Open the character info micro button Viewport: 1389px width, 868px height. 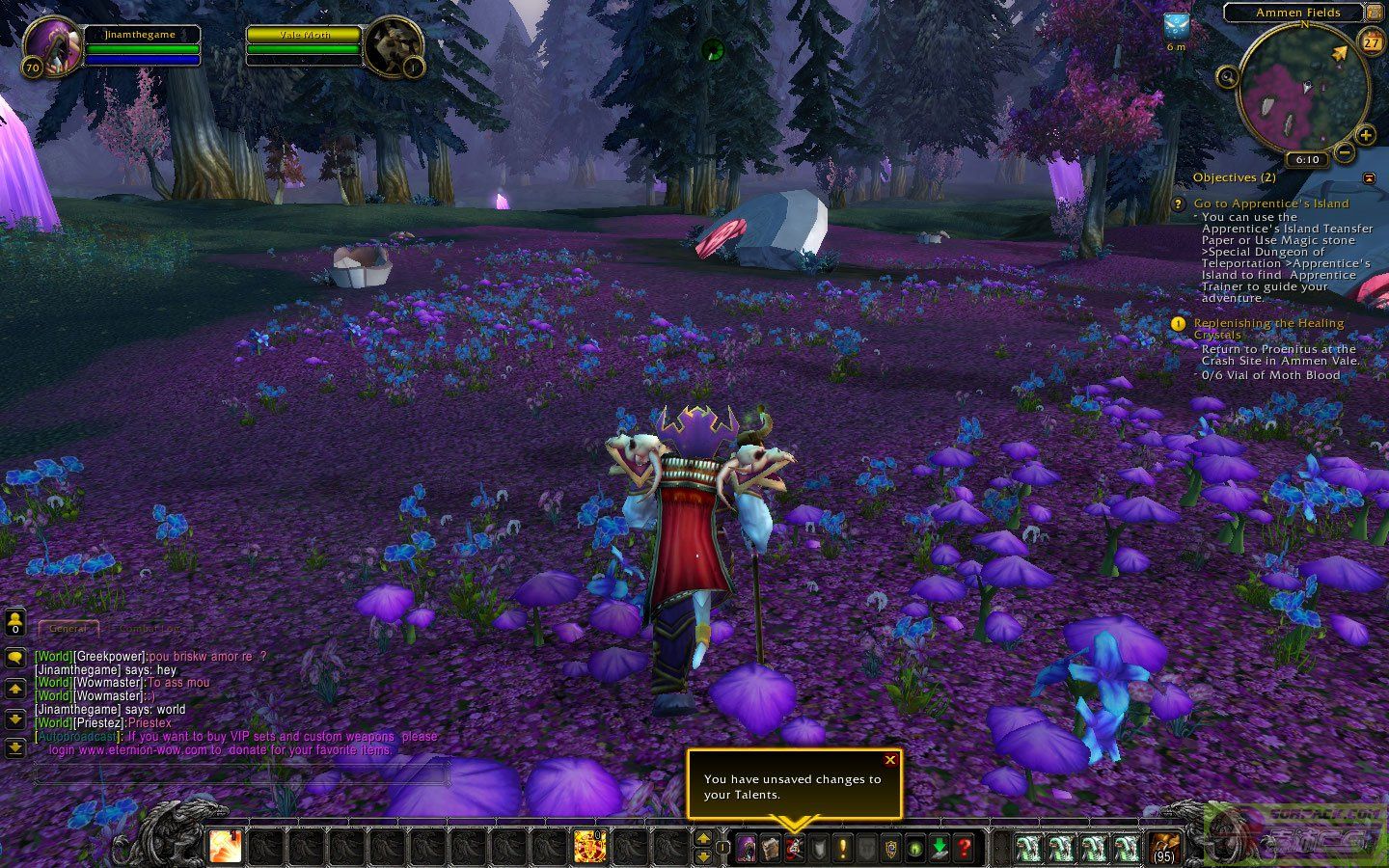(x=747, y=849)
